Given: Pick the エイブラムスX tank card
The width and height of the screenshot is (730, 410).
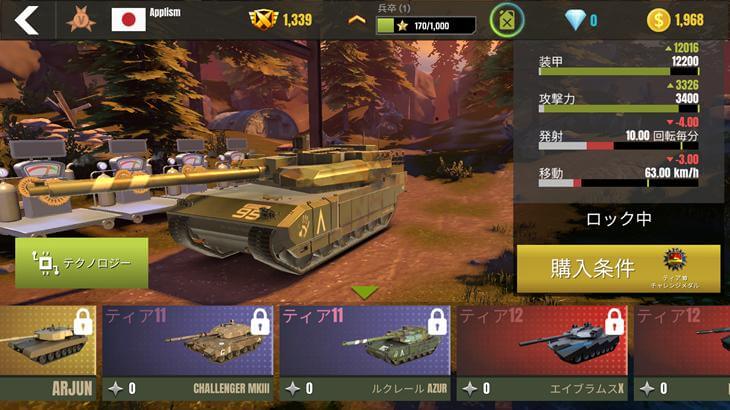Looking at the screenshot, I should click(541, 353).
